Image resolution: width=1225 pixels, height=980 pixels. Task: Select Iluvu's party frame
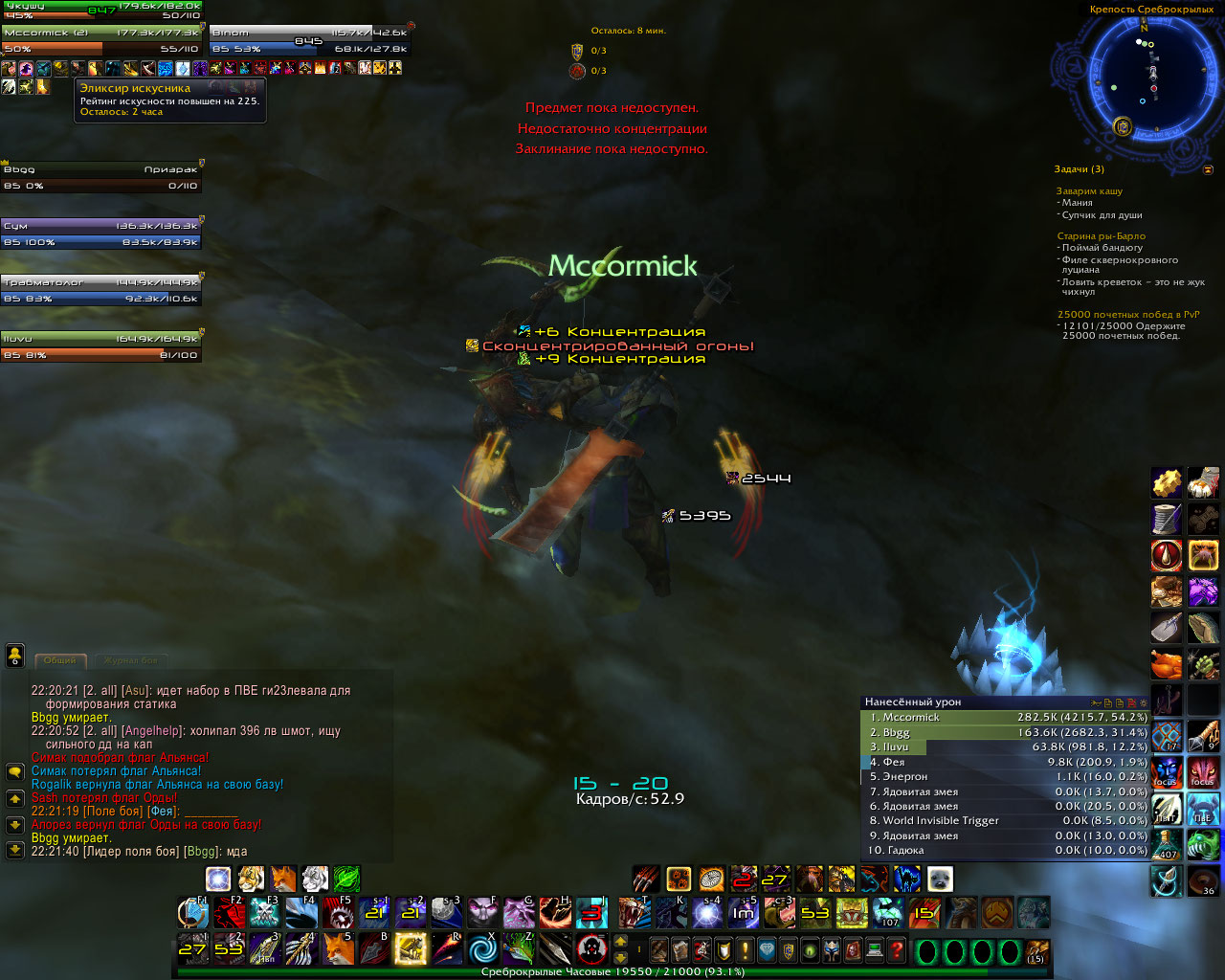click(101, 346)
